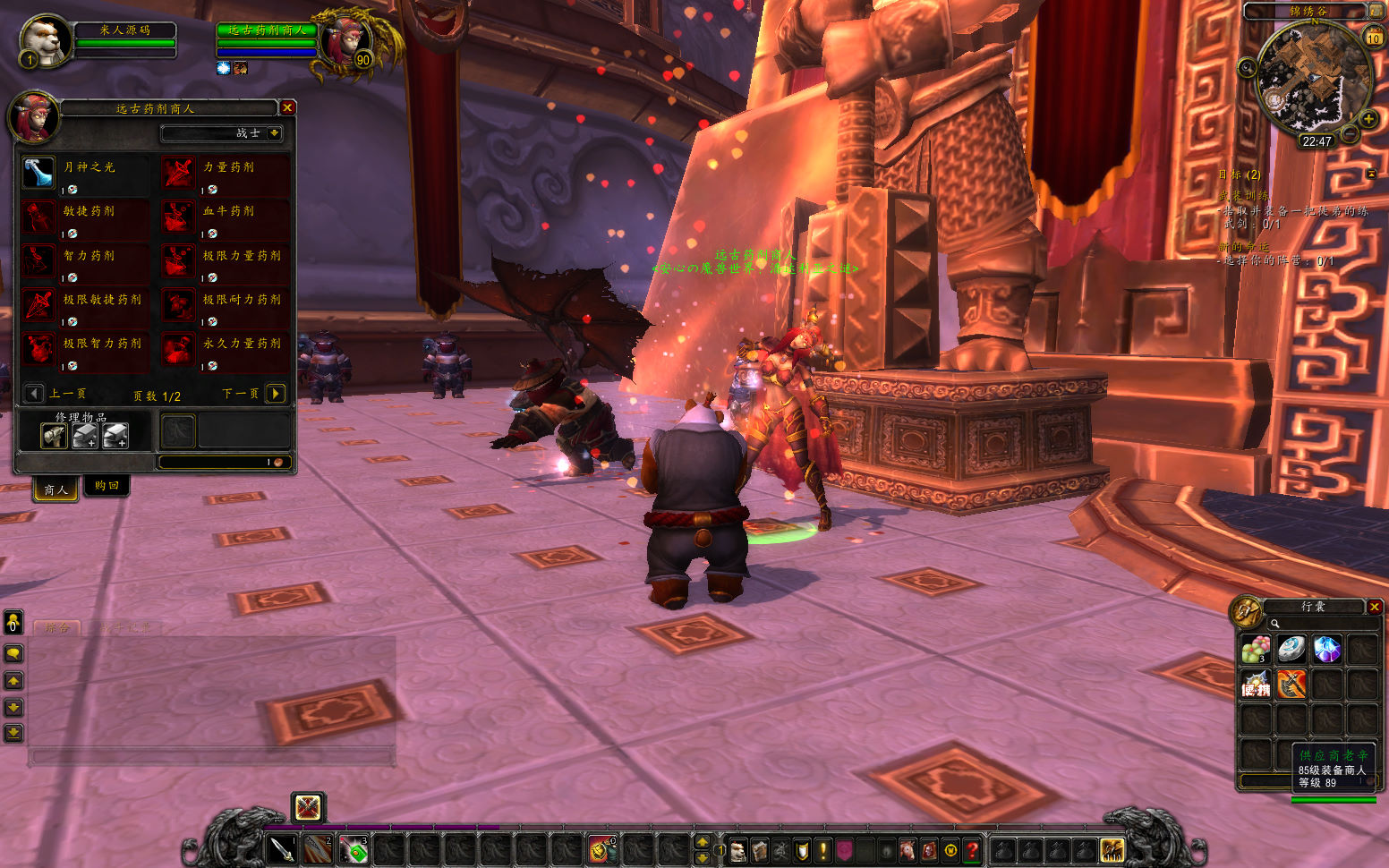This screenshot has width=1389, height=868.
Task: Close the merchant window
Action: point(287,107)
